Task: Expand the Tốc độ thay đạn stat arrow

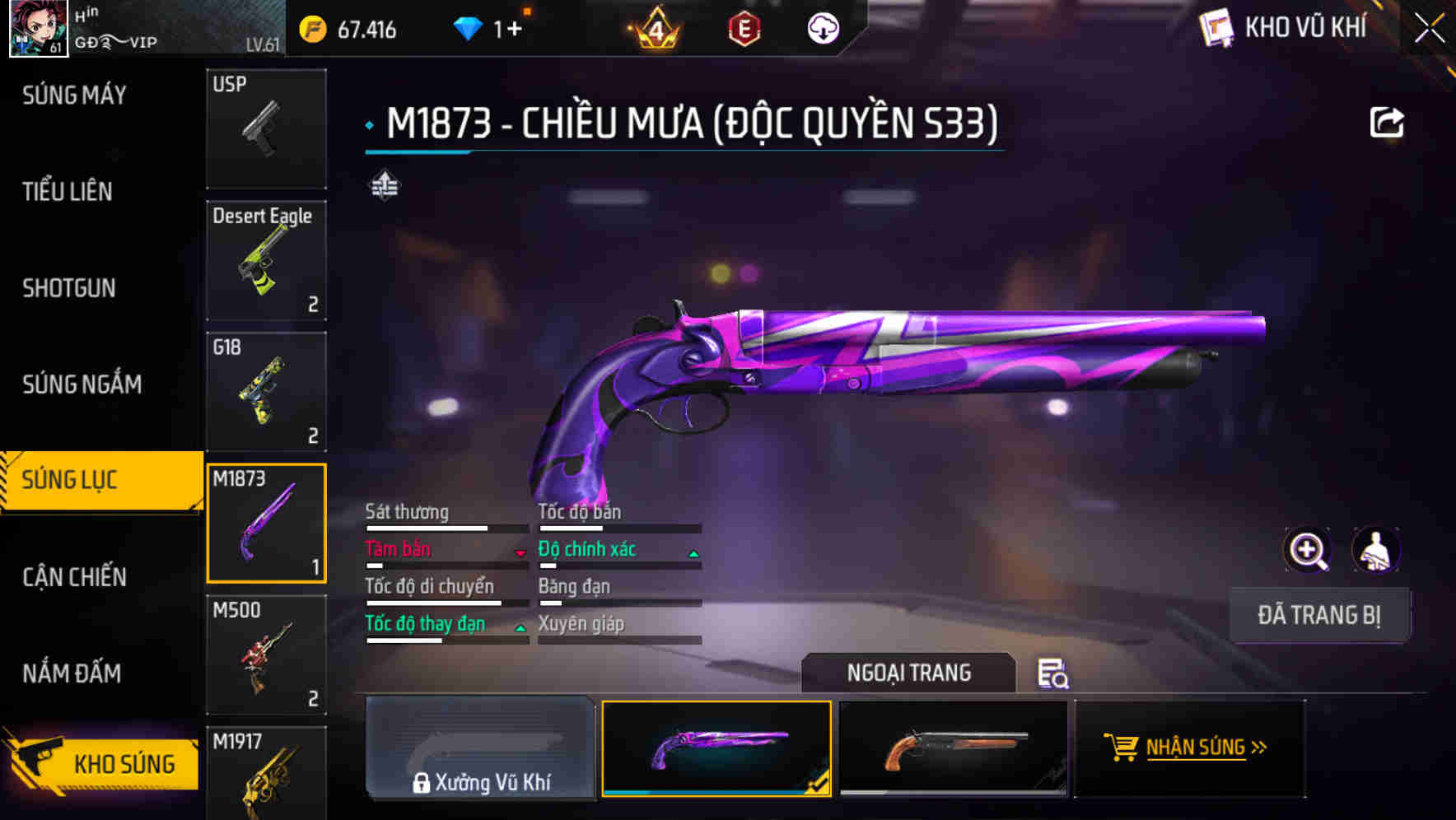Action: (x=520, y=628)
